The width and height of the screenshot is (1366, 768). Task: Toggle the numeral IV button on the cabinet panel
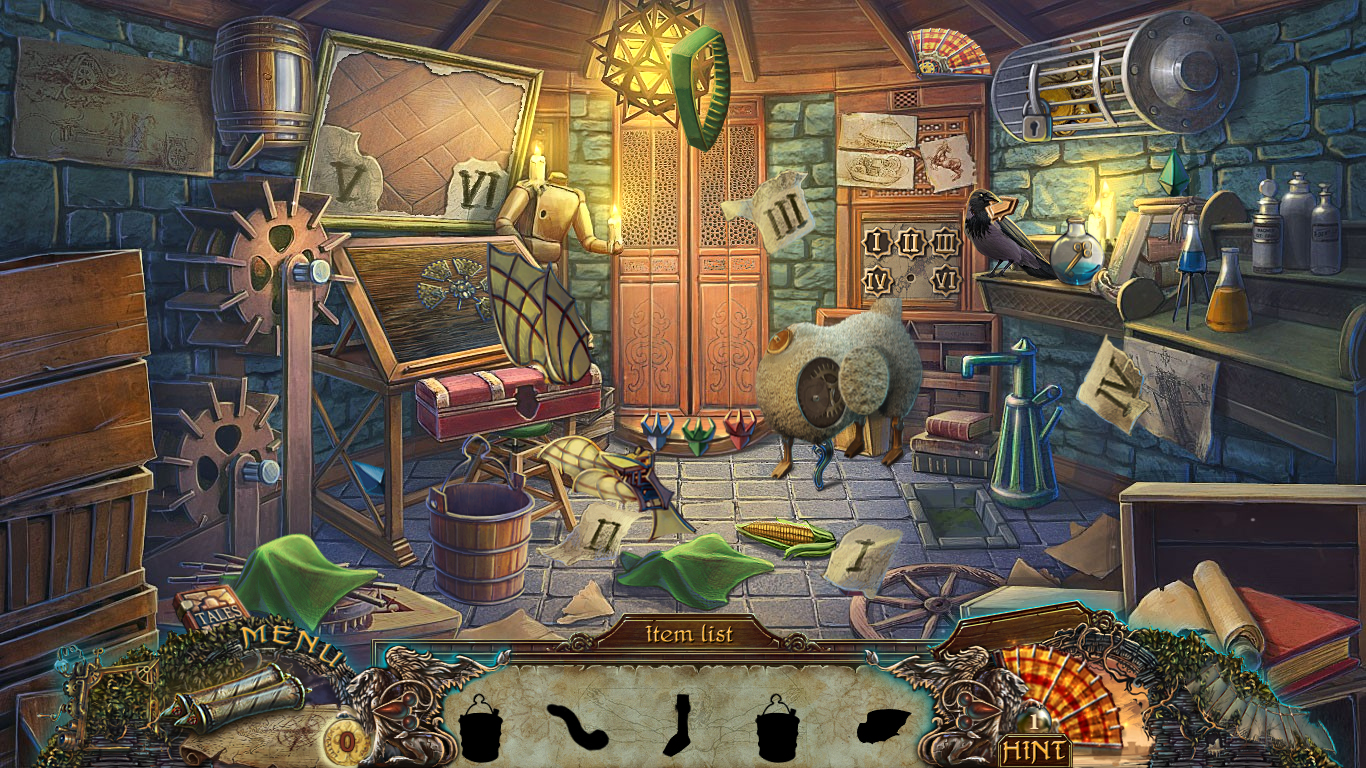(x=874, y=280)
